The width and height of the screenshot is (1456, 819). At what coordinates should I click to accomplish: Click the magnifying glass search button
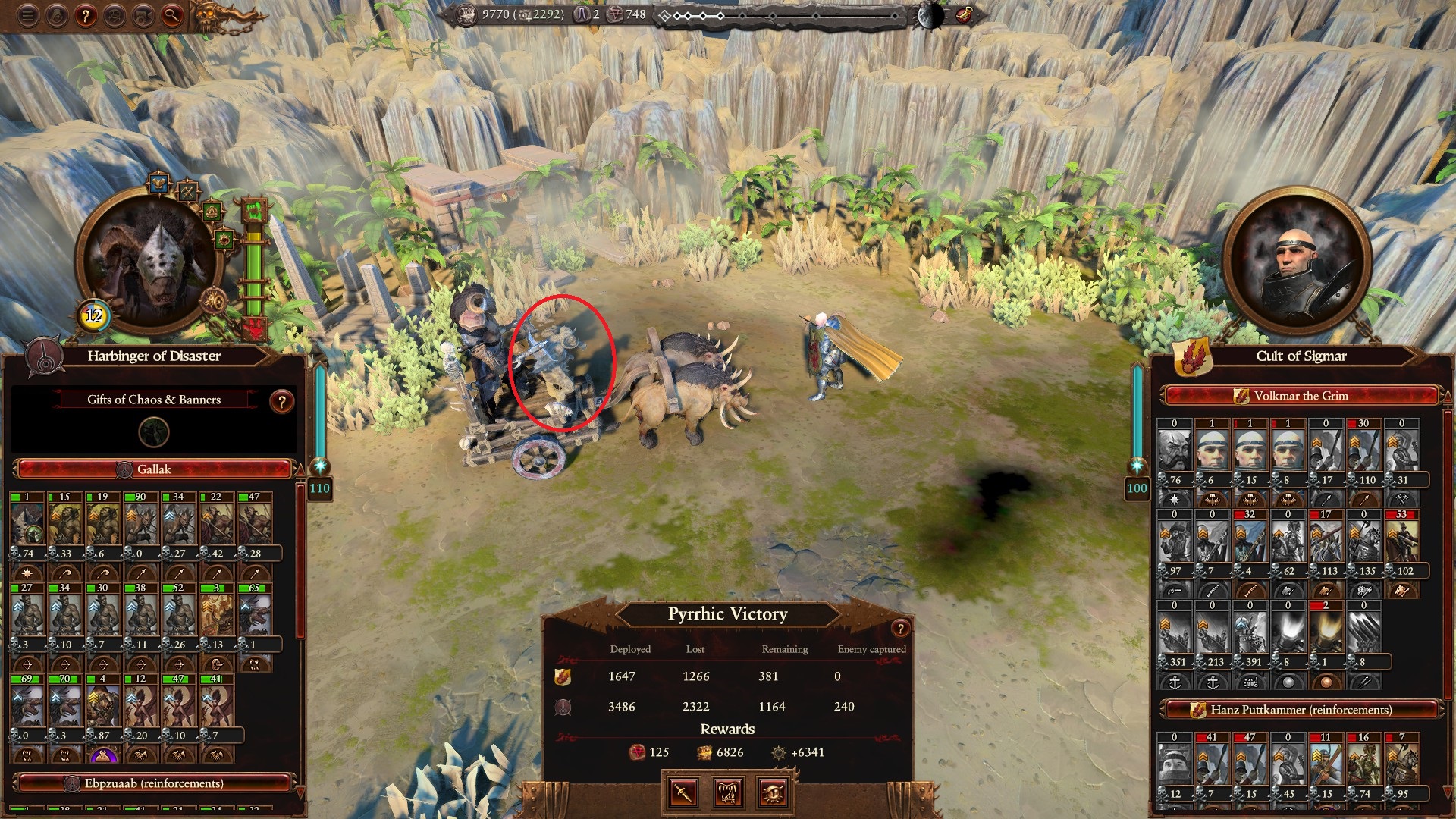172,16
